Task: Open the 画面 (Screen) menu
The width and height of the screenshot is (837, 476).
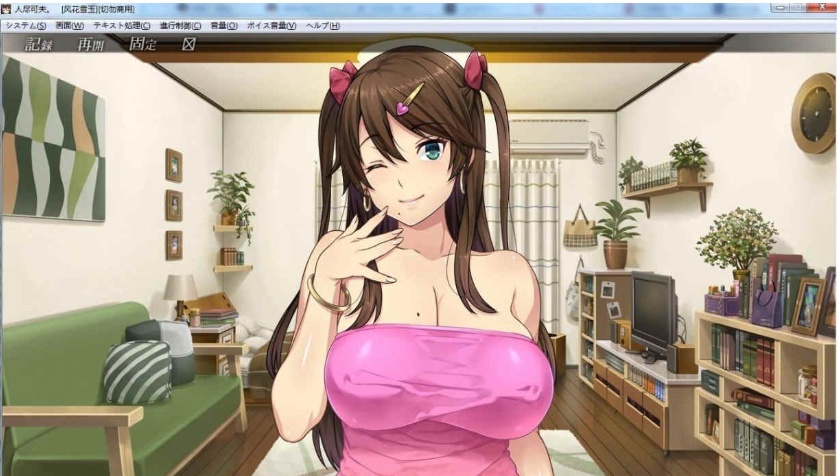Action: [70, 25]
